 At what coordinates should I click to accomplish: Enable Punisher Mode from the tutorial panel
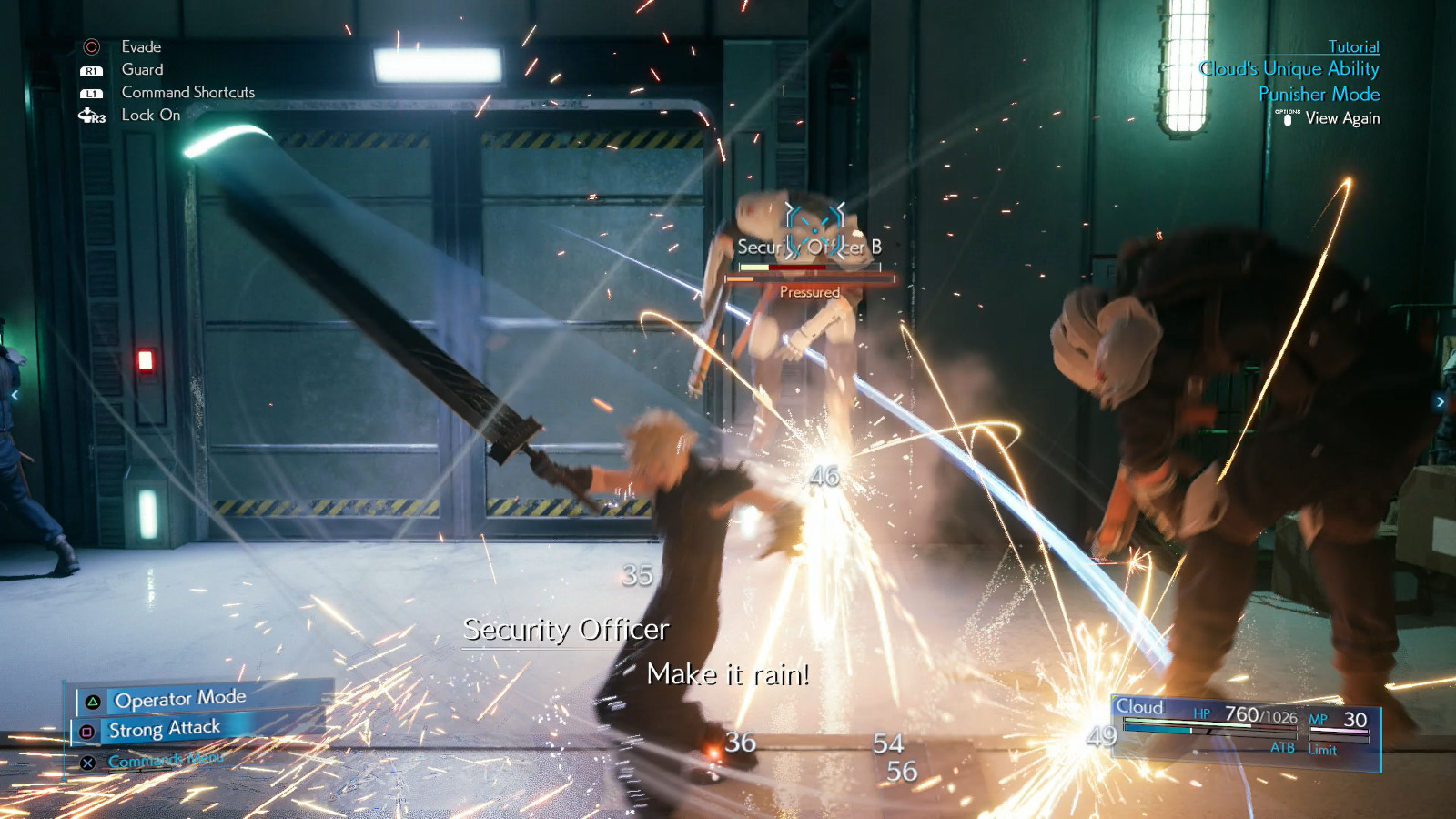(1319, 94)
